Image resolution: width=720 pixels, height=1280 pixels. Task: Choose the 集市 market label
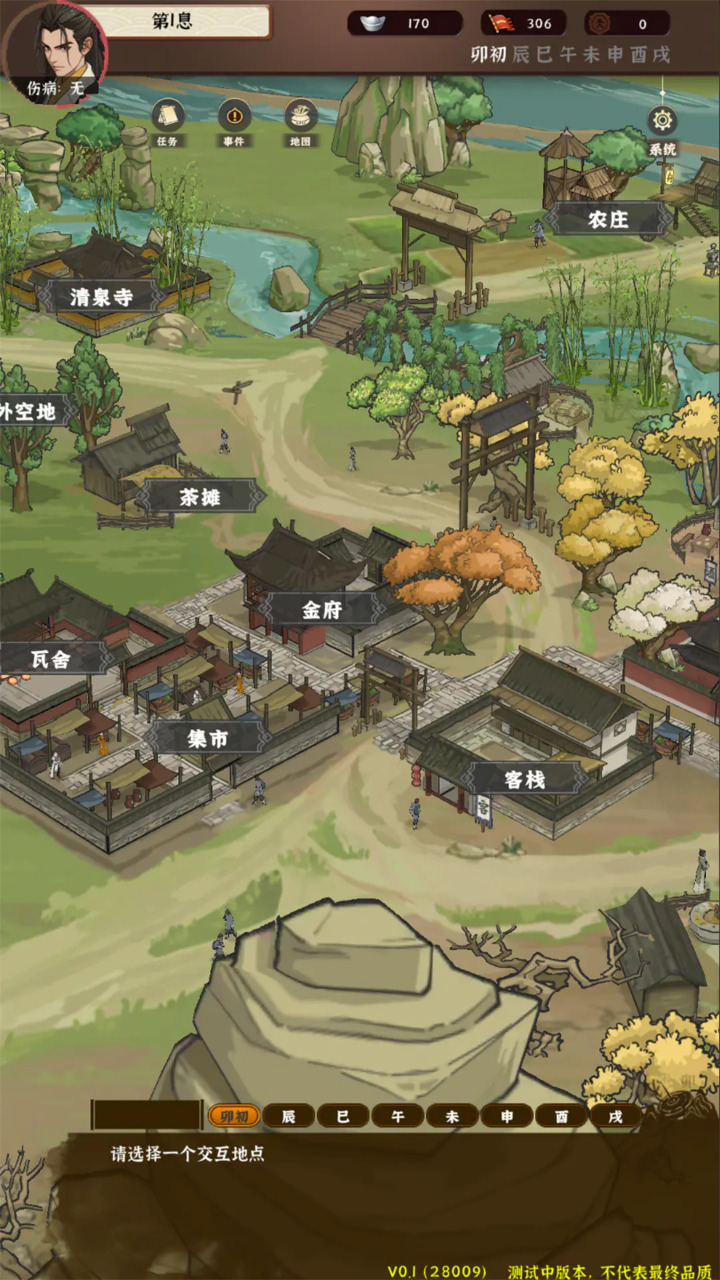[x=208, y=738]
